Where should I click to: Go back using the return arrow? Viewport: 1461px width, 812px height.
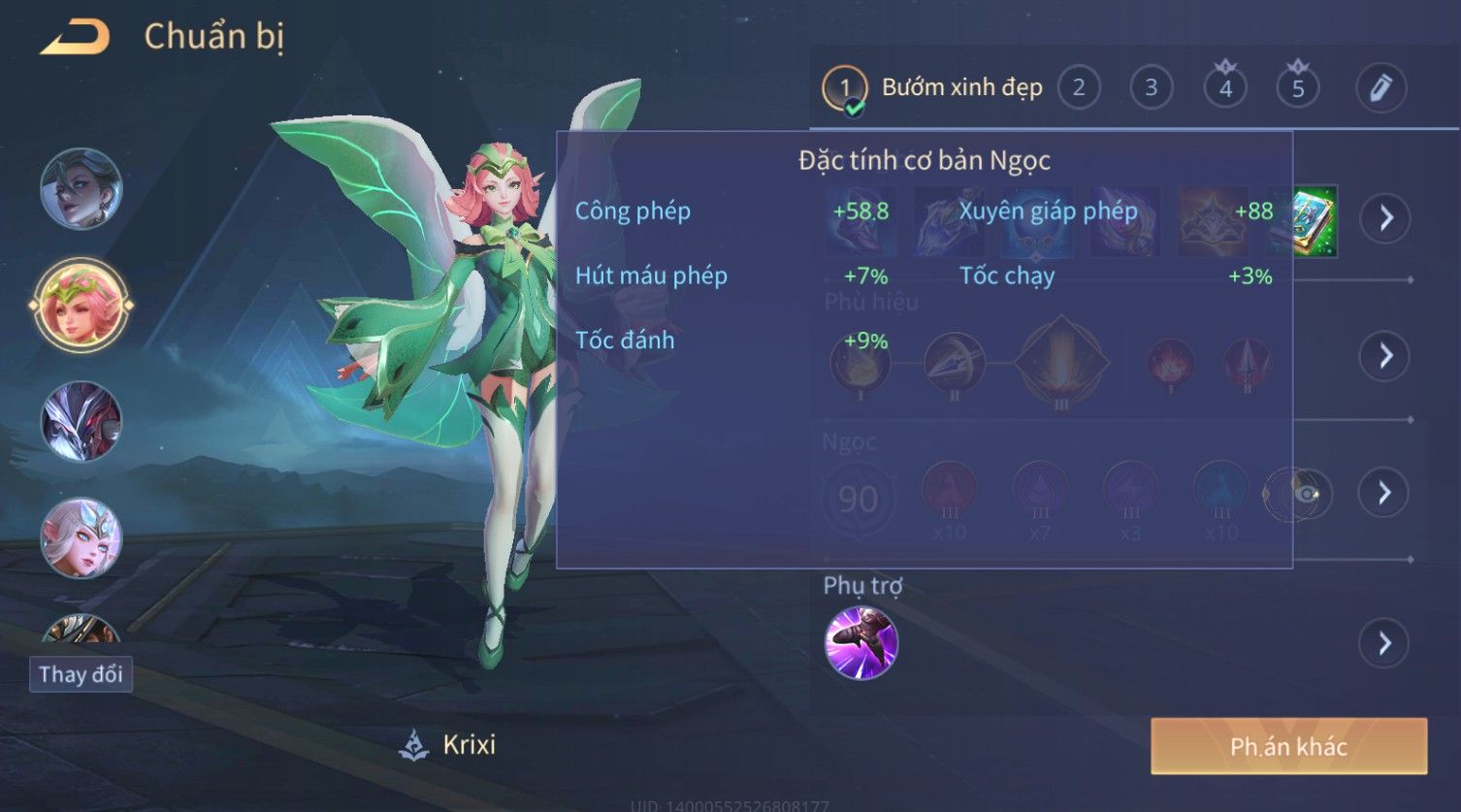tap(76, 38)
